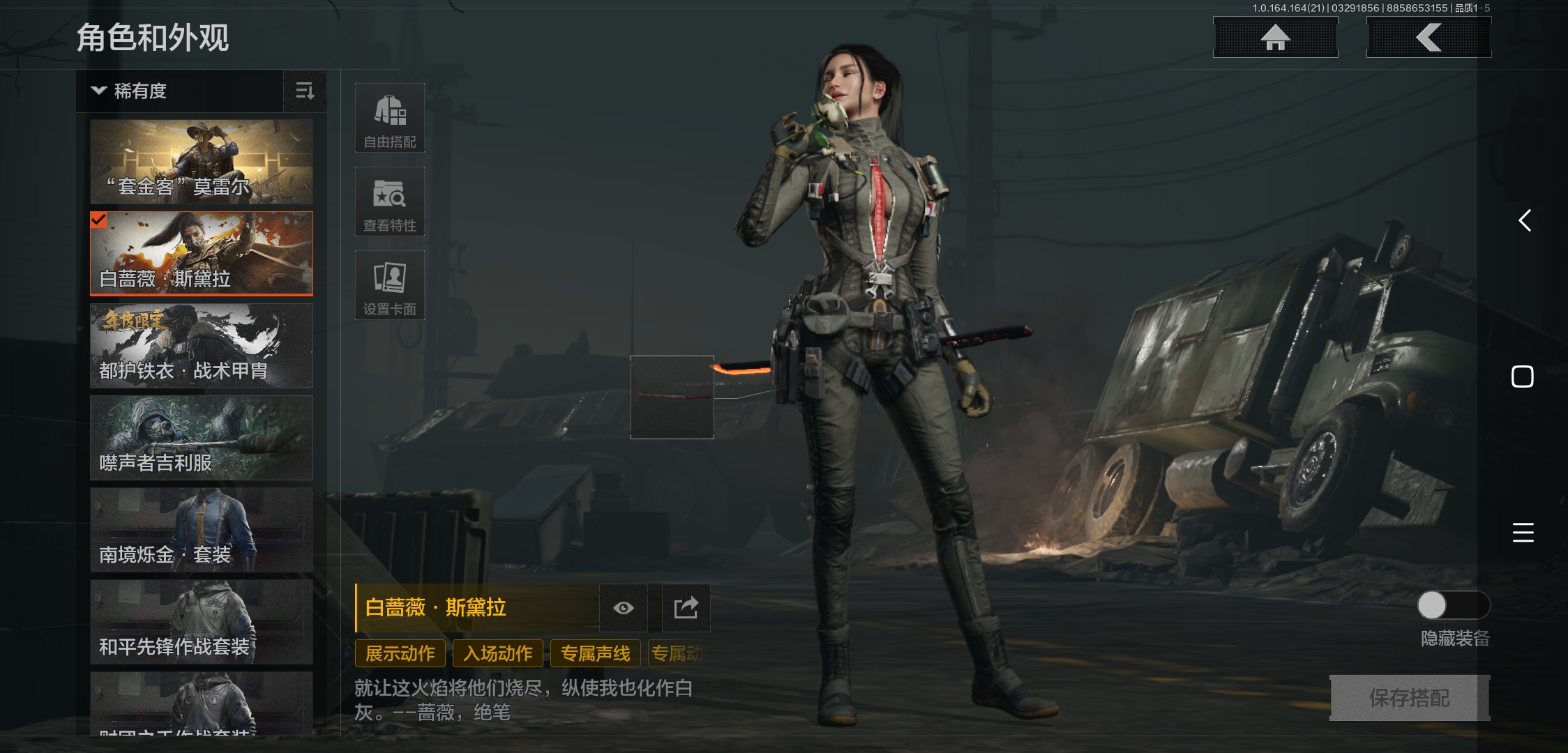The image size is (1568, 753).
Task: Open the 专属声线 tab
Action: coord(596,653)
